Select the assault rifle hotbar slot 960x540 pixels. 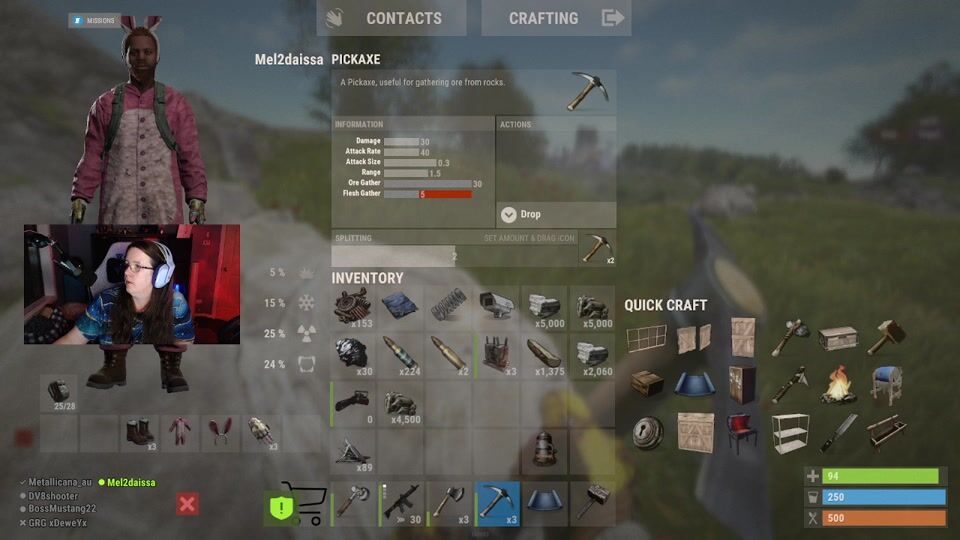pyautogui.click(x=401, y=503)
